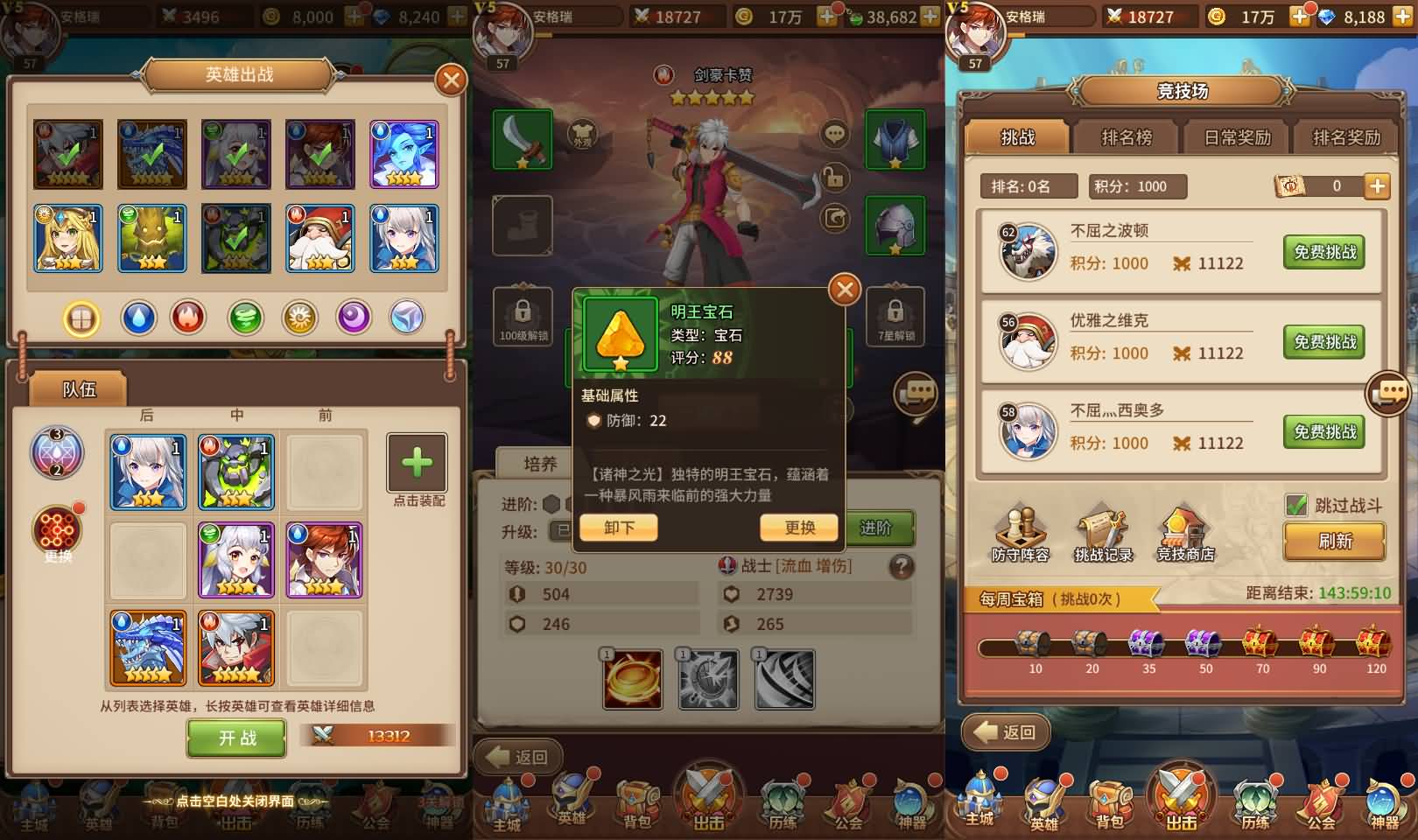Click 免费挑战 next to 不屈之波顿
The image size is (1418, 840).
(1326, 252)
